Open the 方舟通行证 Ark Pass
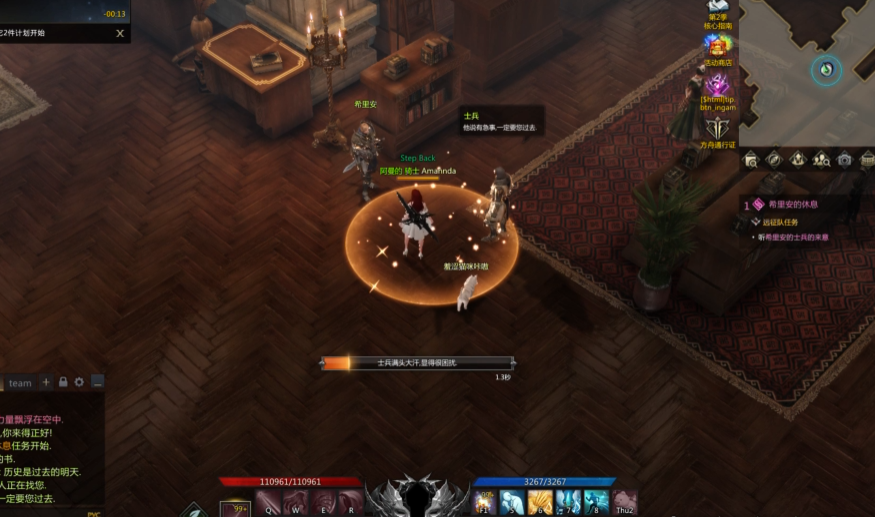875x517 pixels. pyautogui.click(x=717, y=129)
